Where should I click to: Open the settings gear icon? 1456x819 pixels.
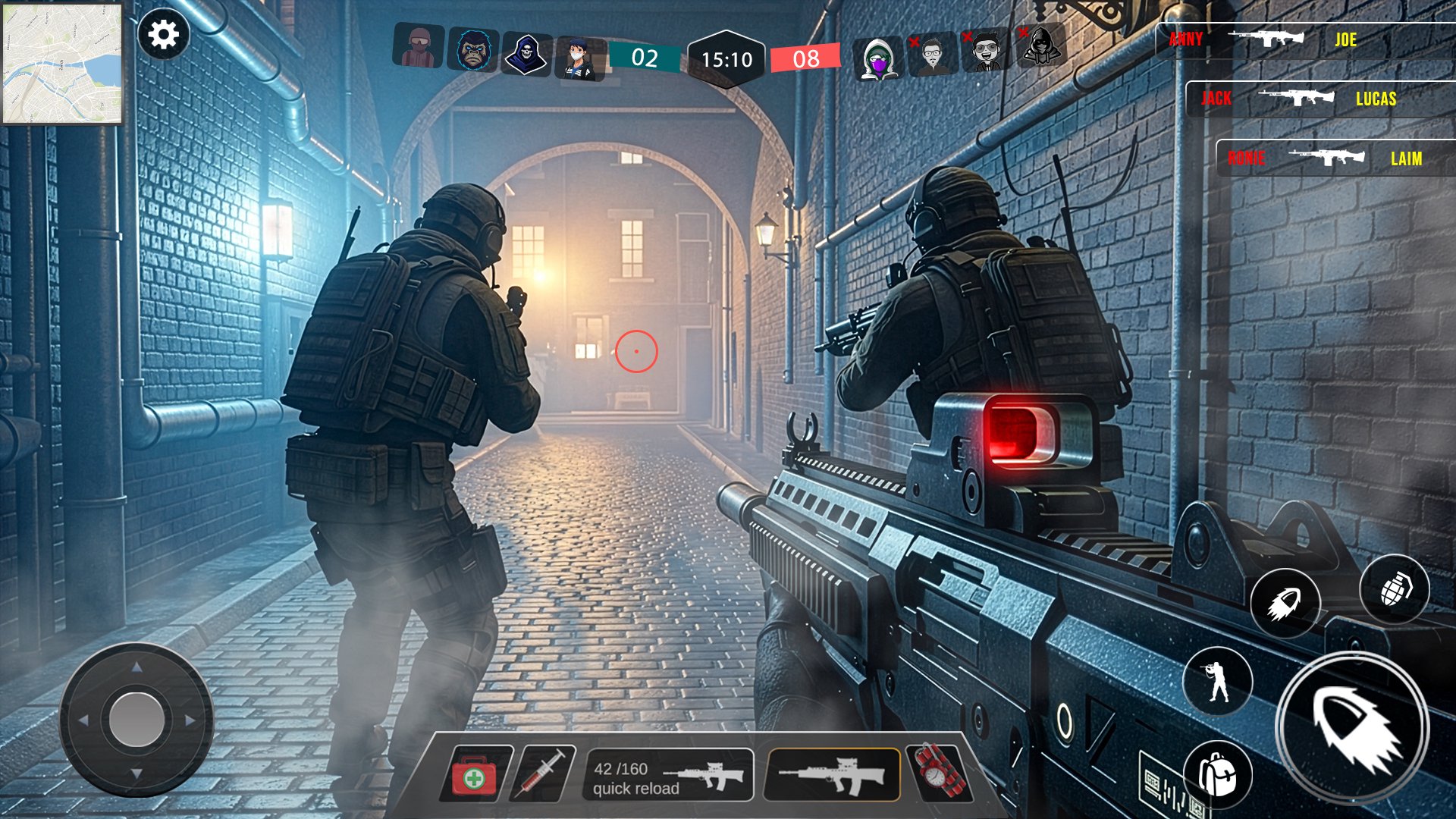click(163, 35)
